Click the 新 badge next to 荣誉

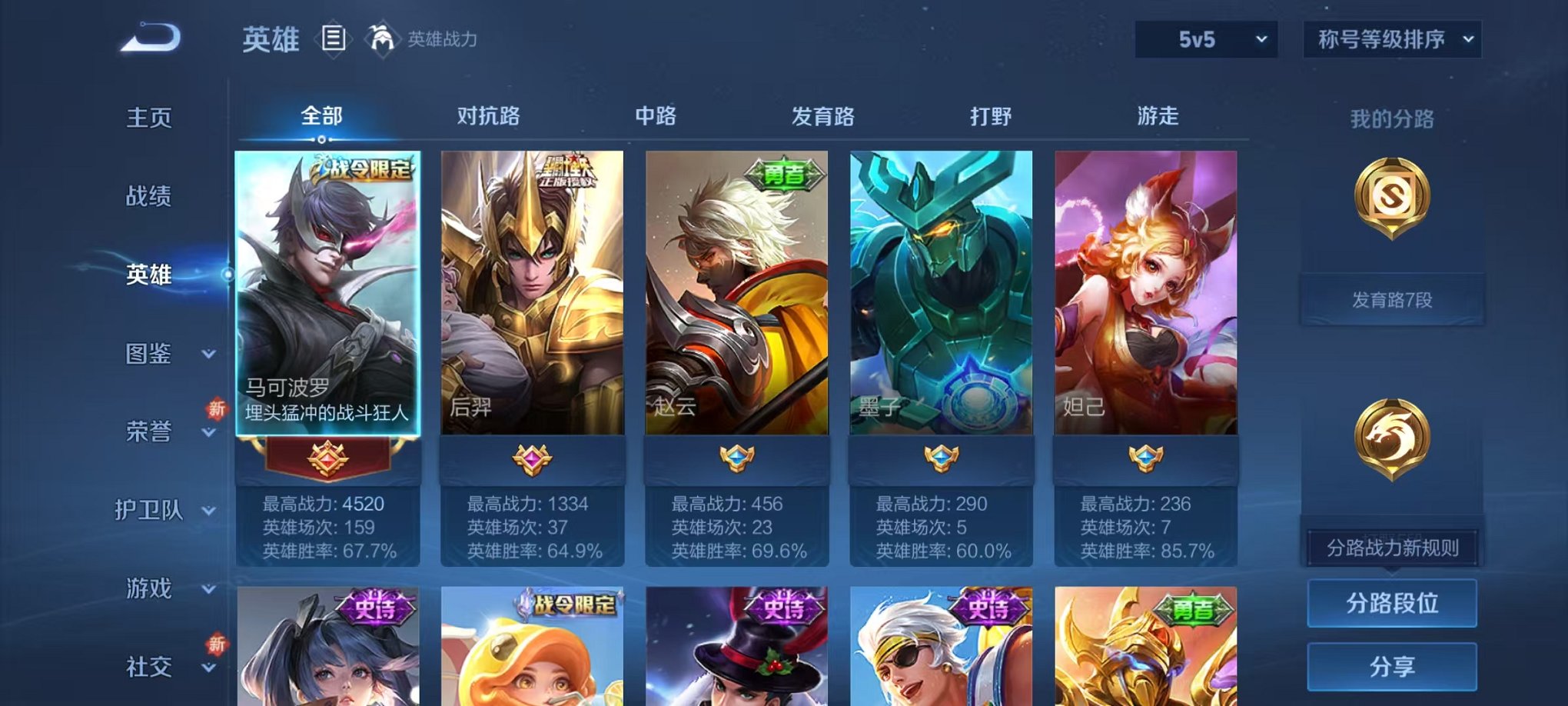(x=216, y=408)
